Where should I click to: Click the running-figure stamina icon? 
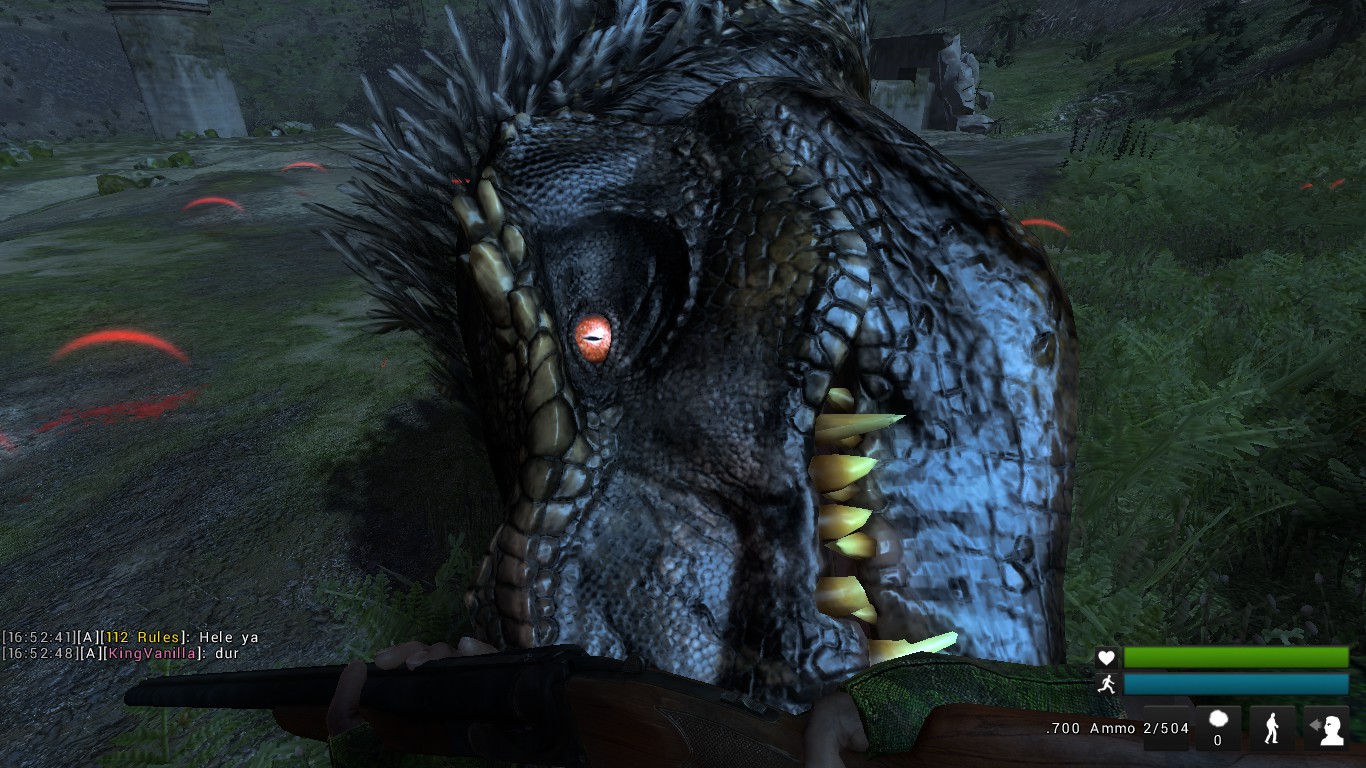(1107, 683)
